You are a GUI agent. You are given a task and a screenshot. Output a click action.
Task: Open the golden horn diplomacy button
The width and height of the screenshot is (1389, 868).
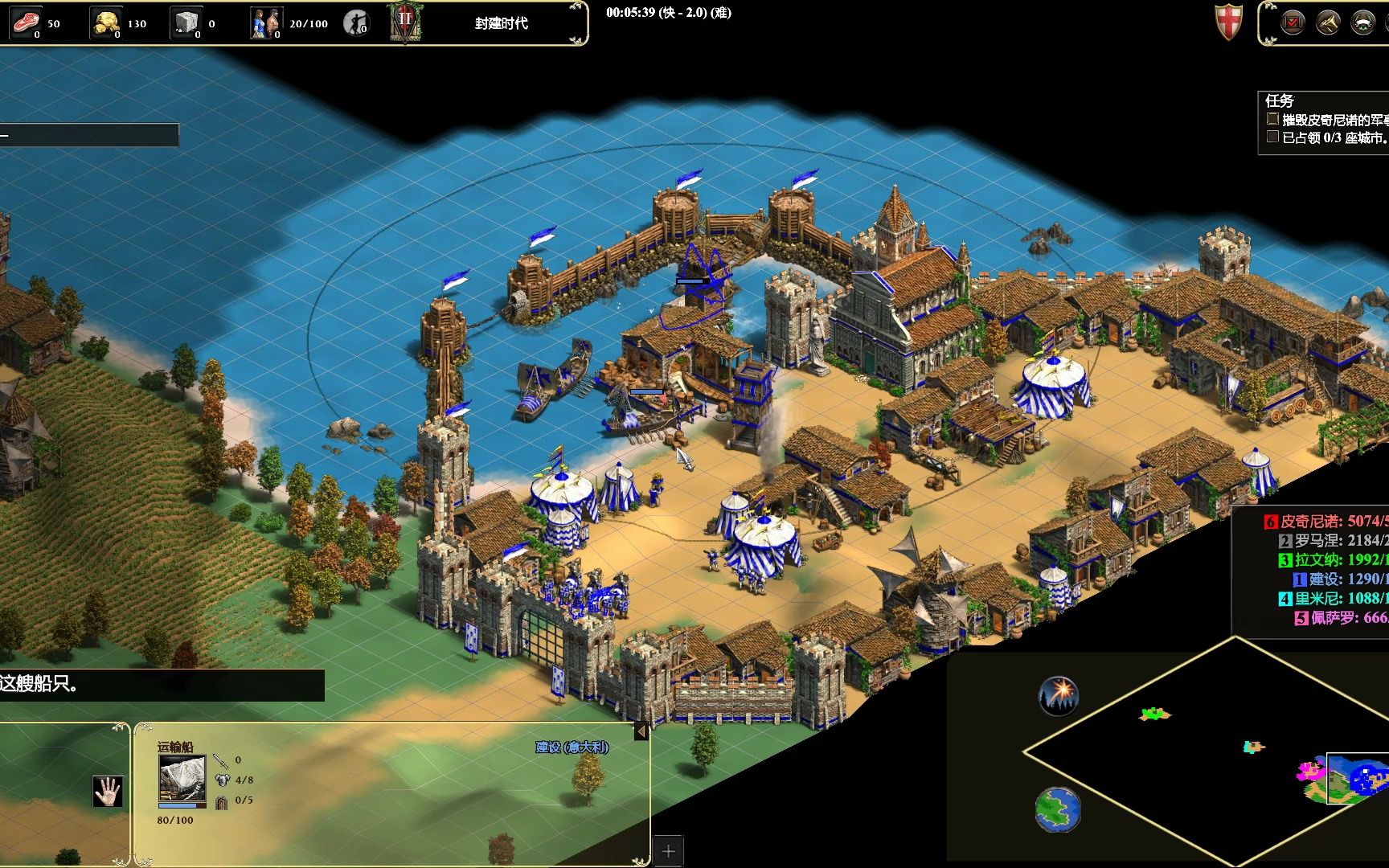1327,23
